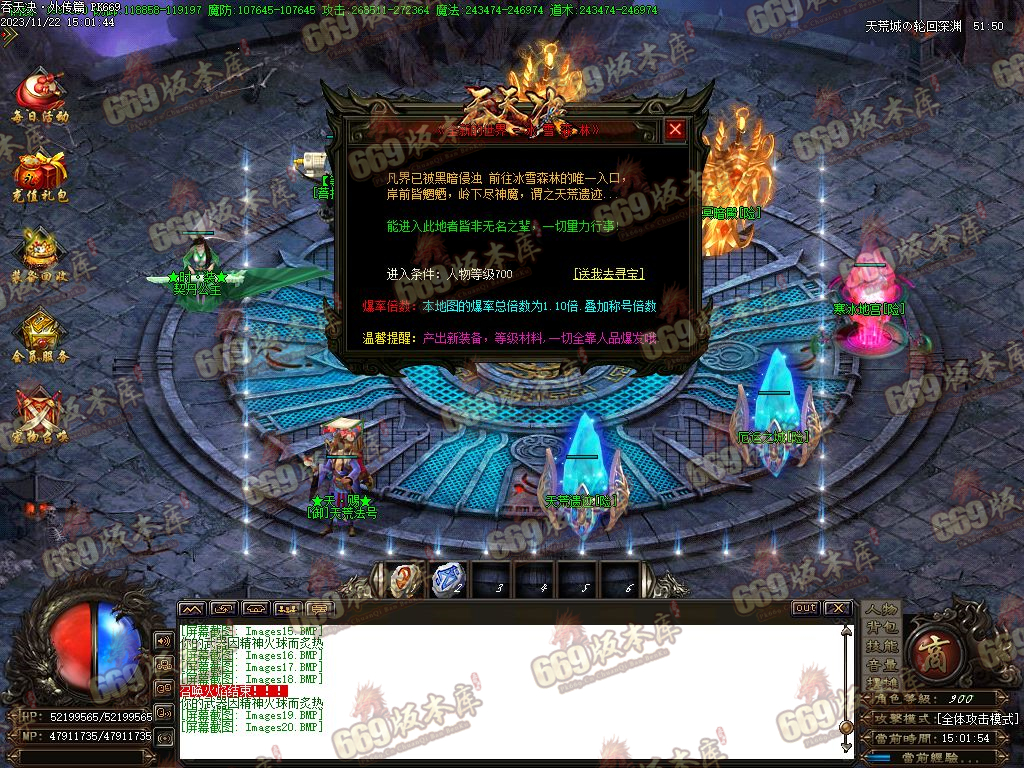Use the item in hotbar slot 1
The width and height of the screenshot is (1024, 768).
click(404, 580)
